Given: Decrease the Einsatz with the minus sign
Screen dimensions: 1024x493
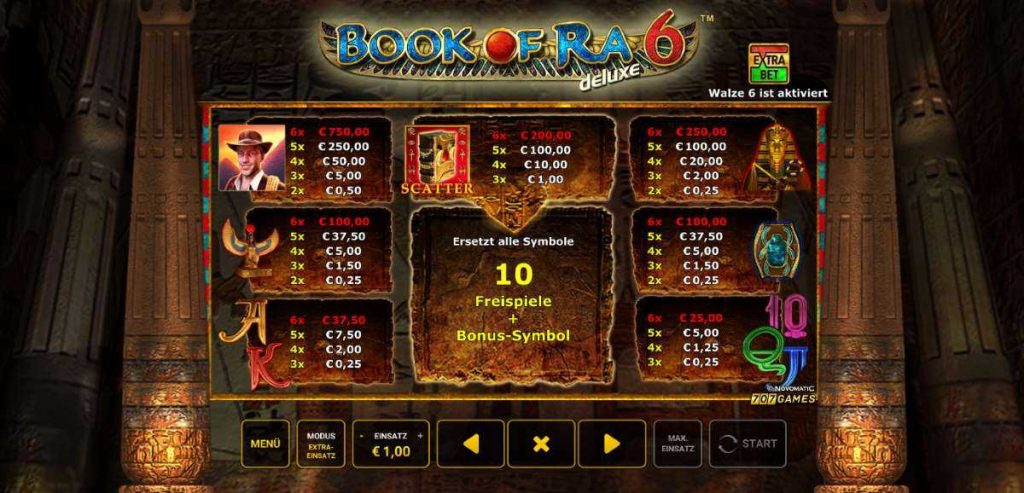Looking at the screenshot, I should tap(361, 436).
